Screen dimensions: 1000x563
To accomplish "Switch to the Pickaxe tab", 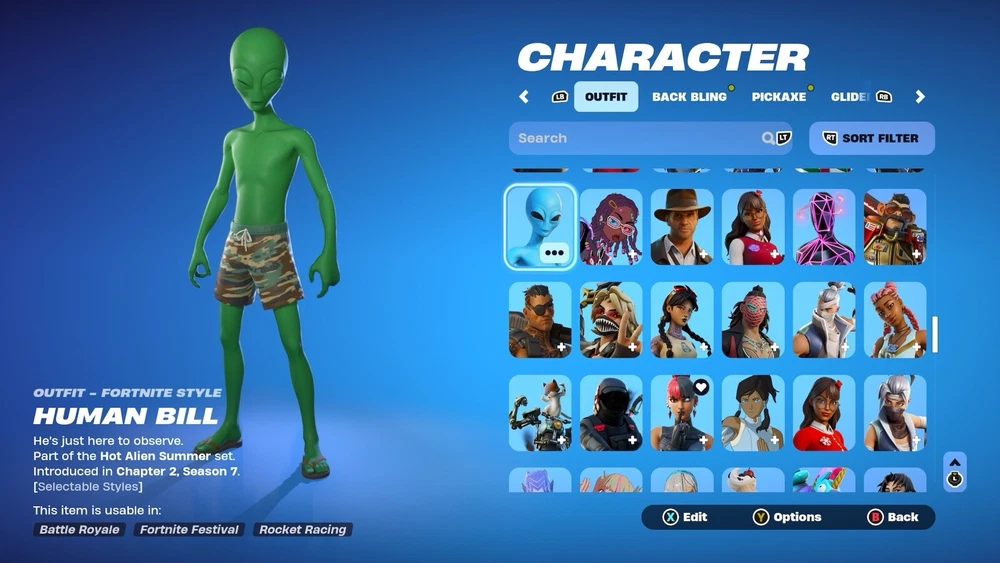I will [779, 97].
